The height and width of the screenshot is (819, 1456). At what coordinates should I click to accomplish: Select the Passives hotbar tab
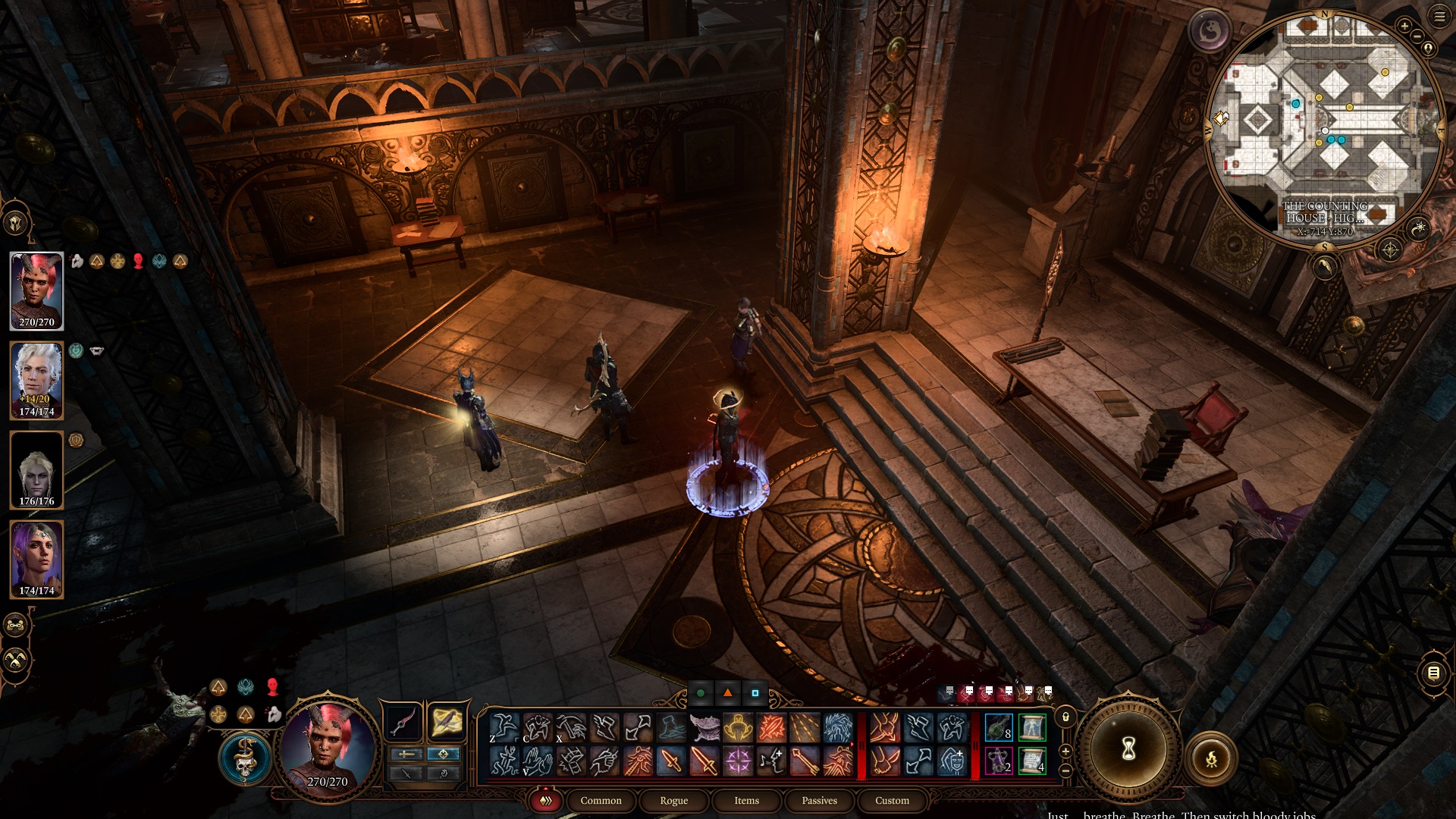click(x=819, y=801)
